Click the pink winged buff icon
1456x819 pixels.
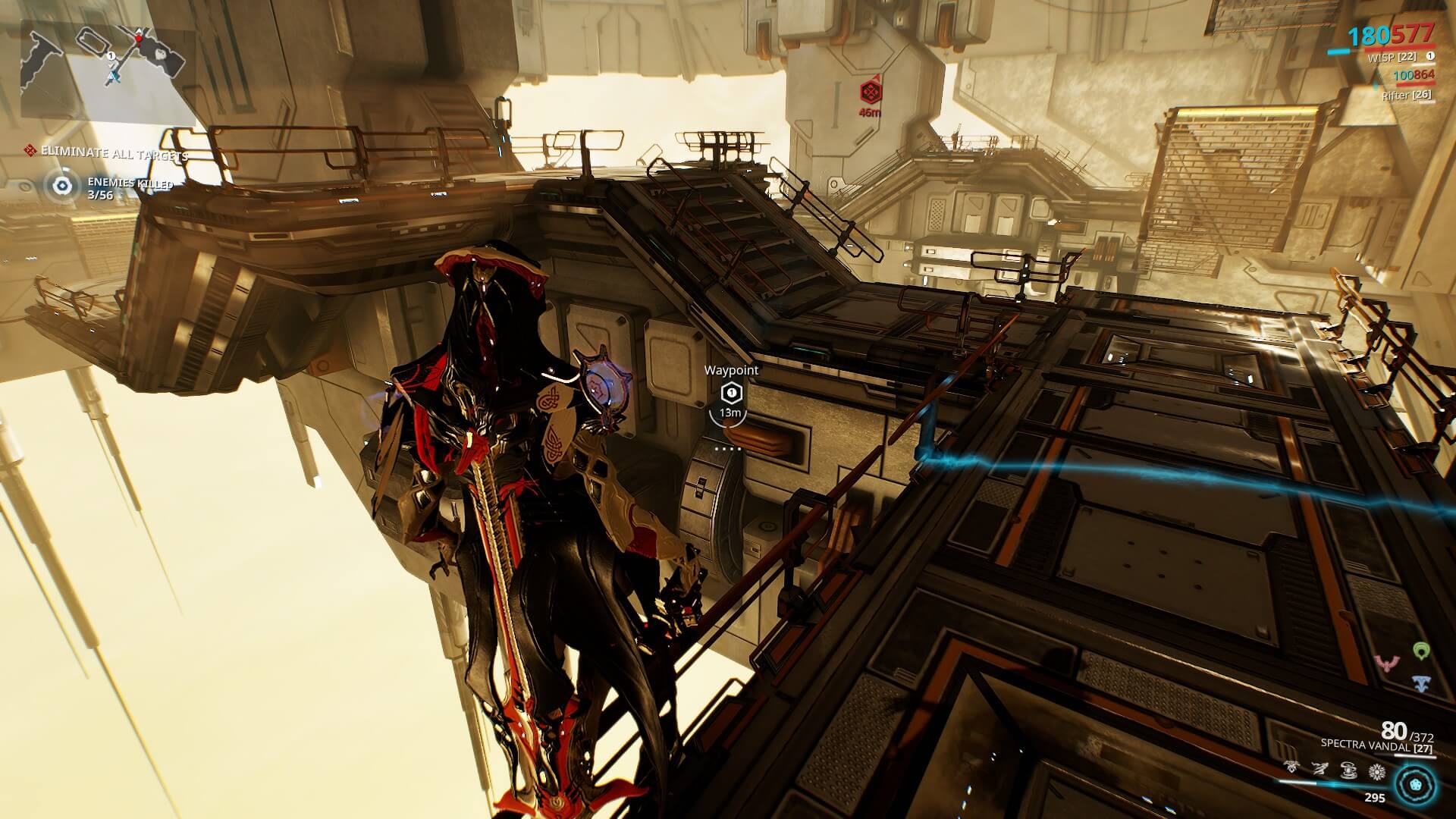pos(1387,664)
